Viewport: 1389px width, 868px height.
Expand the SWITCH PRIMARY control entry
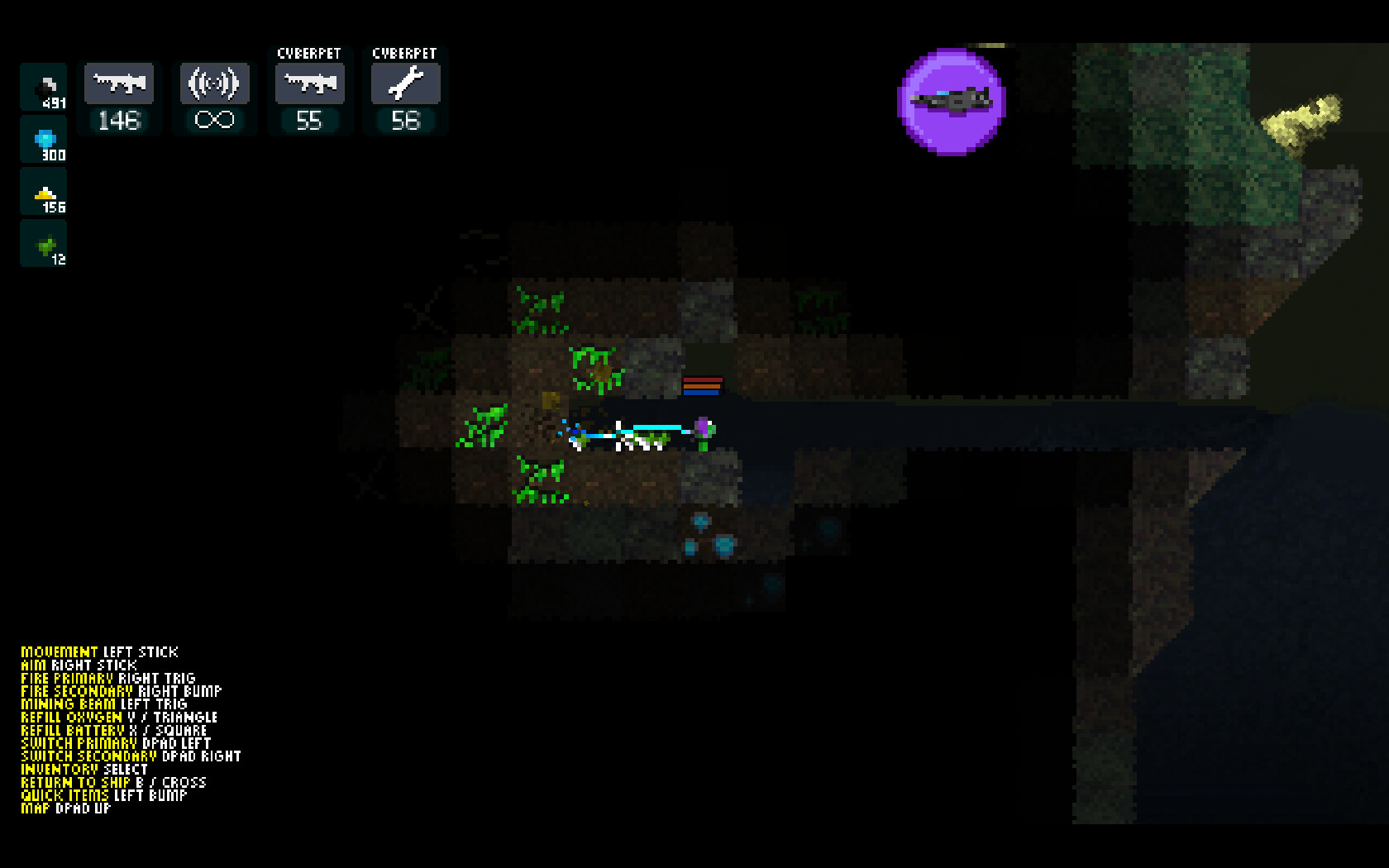click(80, 743)
